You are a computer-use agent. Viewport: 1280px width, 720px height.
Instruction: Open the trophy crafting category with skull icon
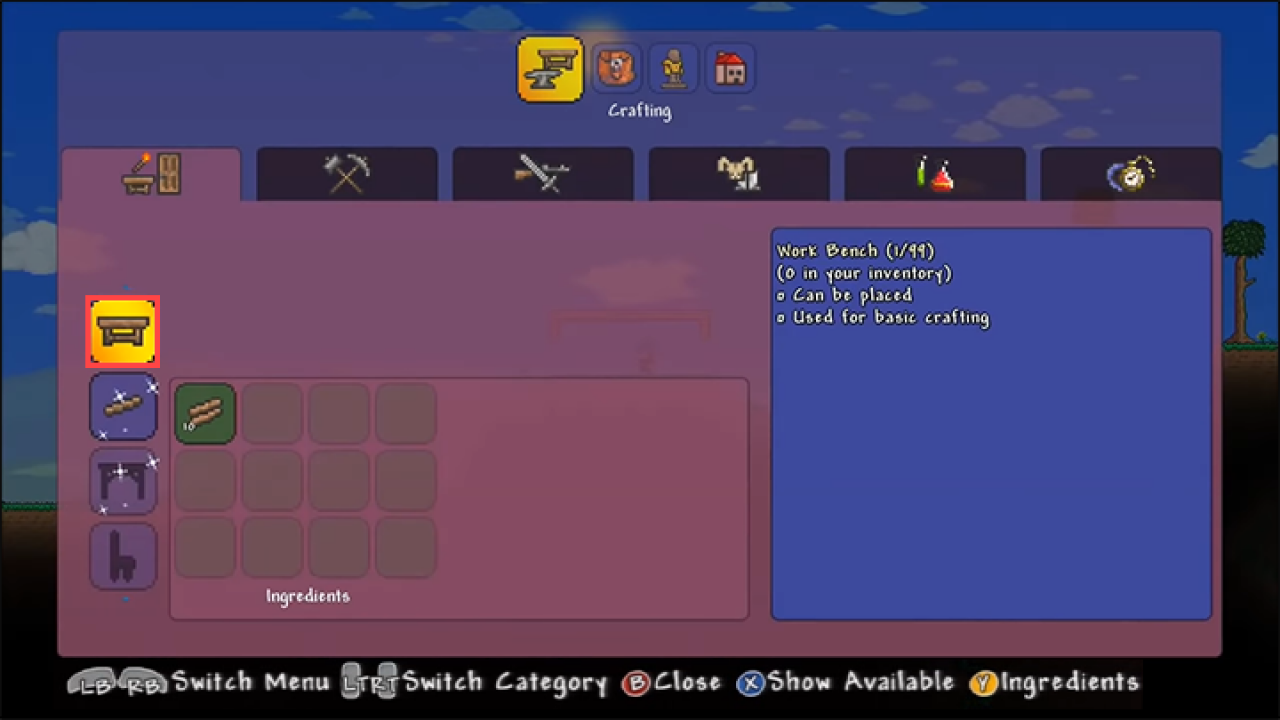coord(738,174)
